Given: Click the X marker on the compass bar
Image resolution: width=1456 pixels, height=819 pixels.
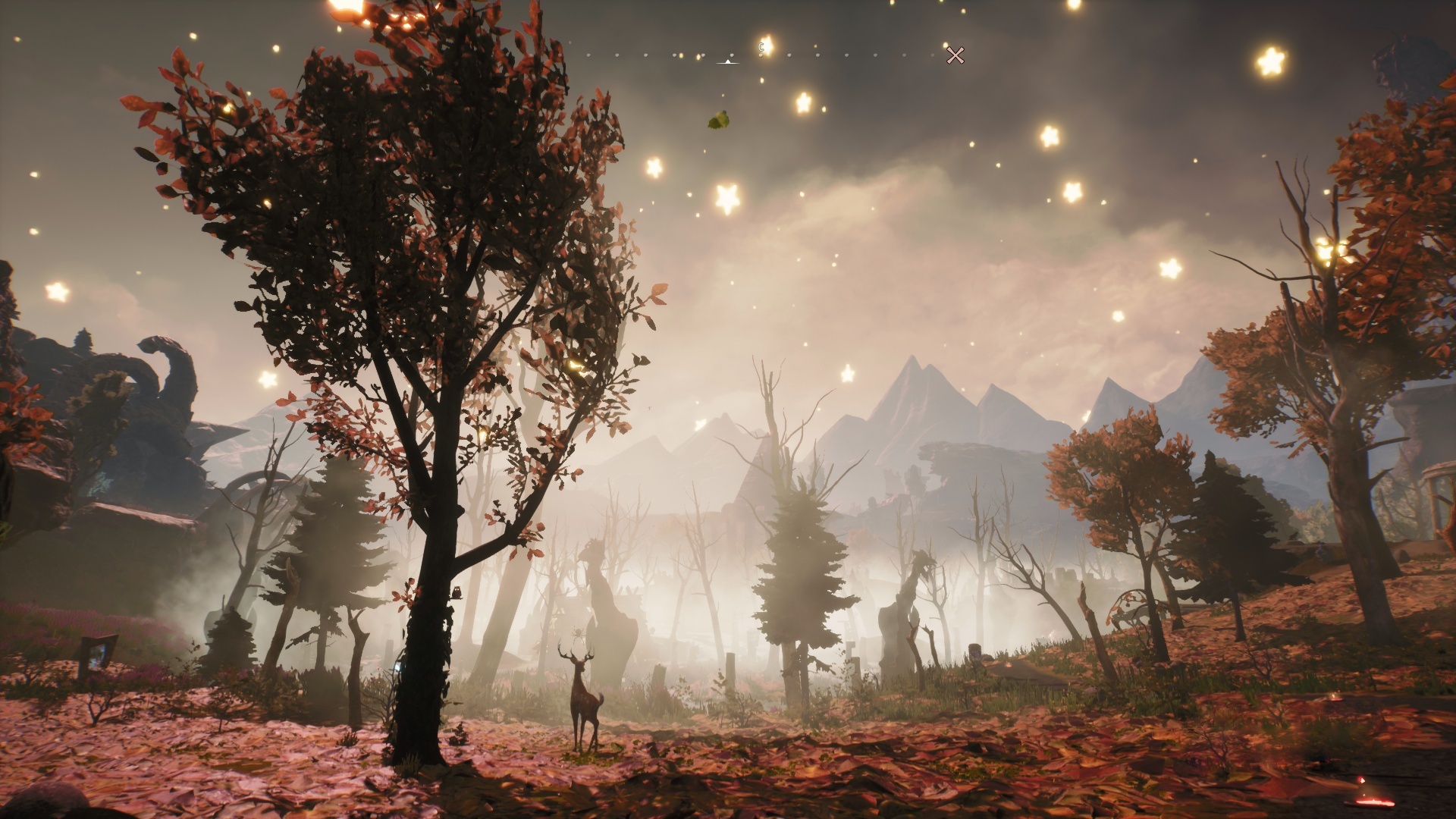Looking at the screenshot, I should [x=955, y=55].
